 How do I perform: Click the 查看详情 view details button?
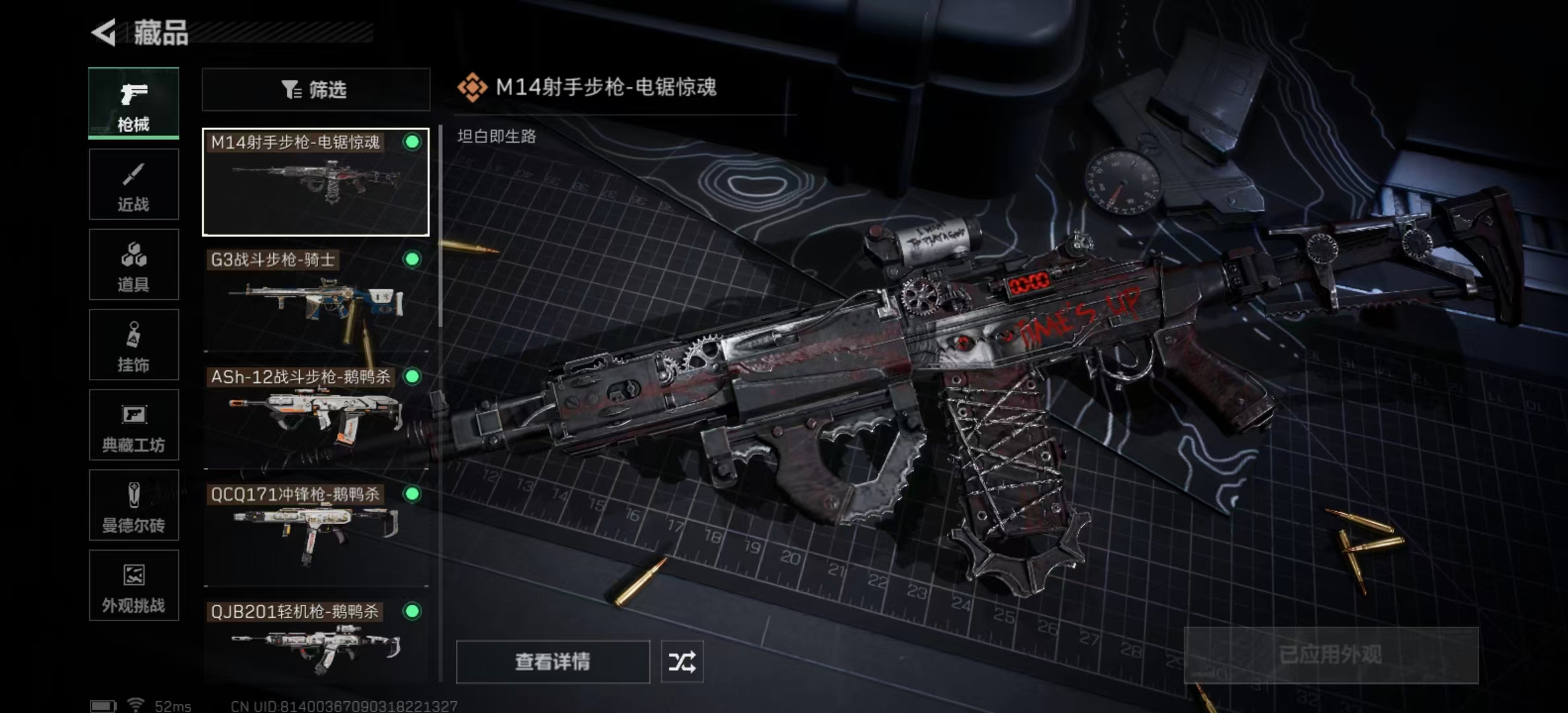tap(552, 662)
